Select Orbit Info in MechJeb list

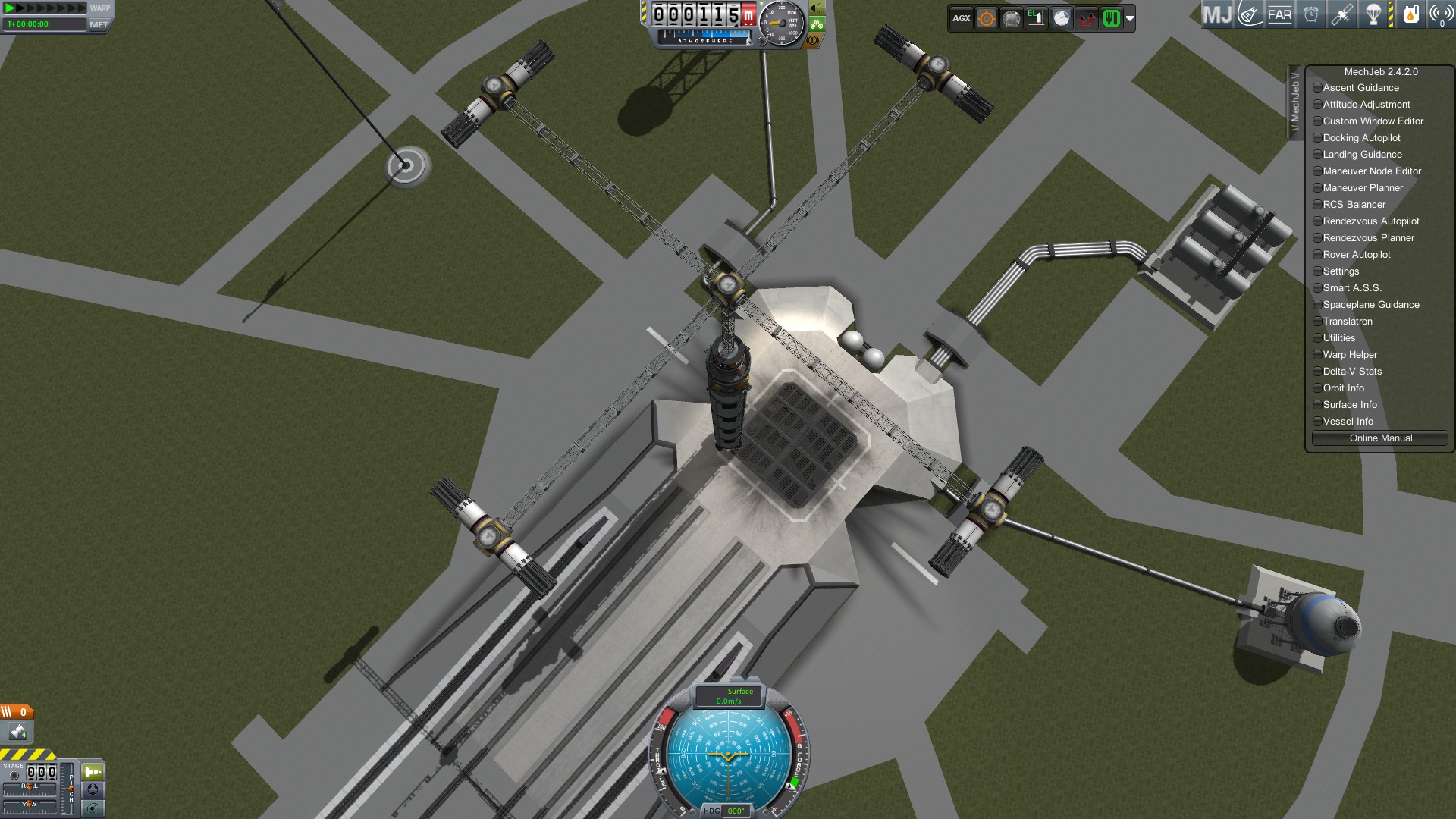pos(1343,388)
